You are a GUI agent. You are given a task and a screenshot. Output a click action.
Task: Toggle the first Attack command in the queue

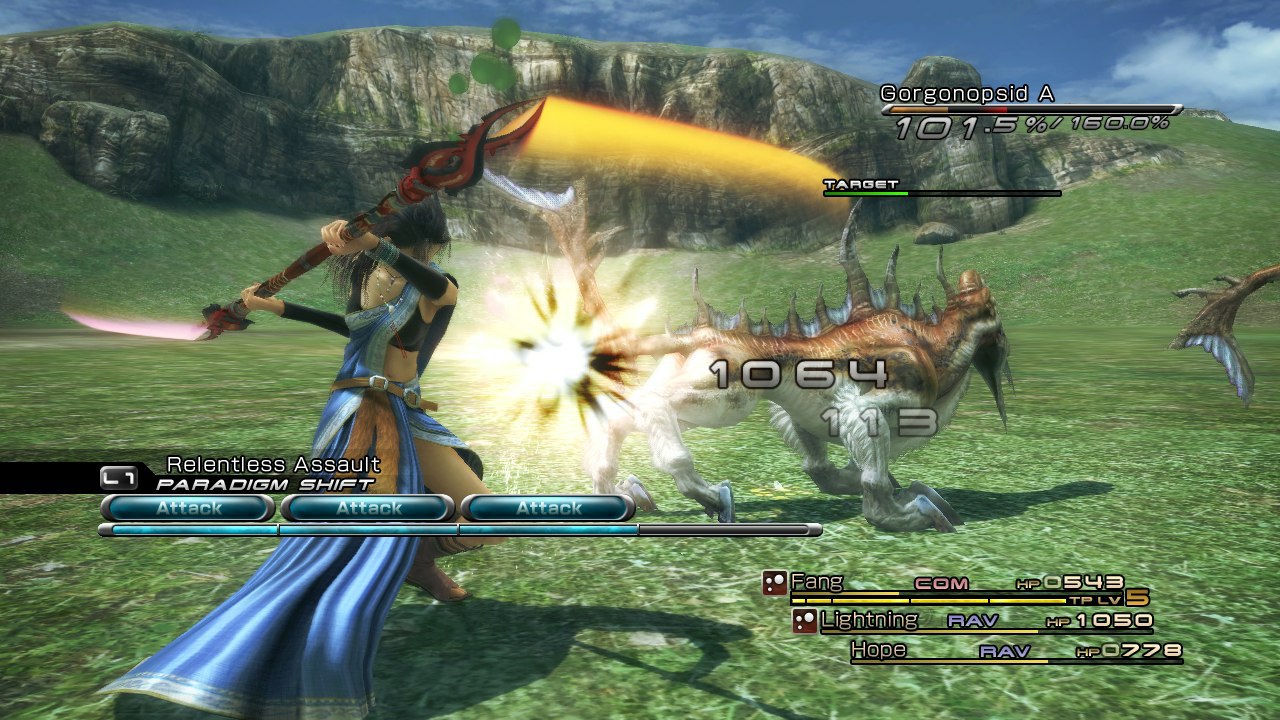(x=188, y=508)
